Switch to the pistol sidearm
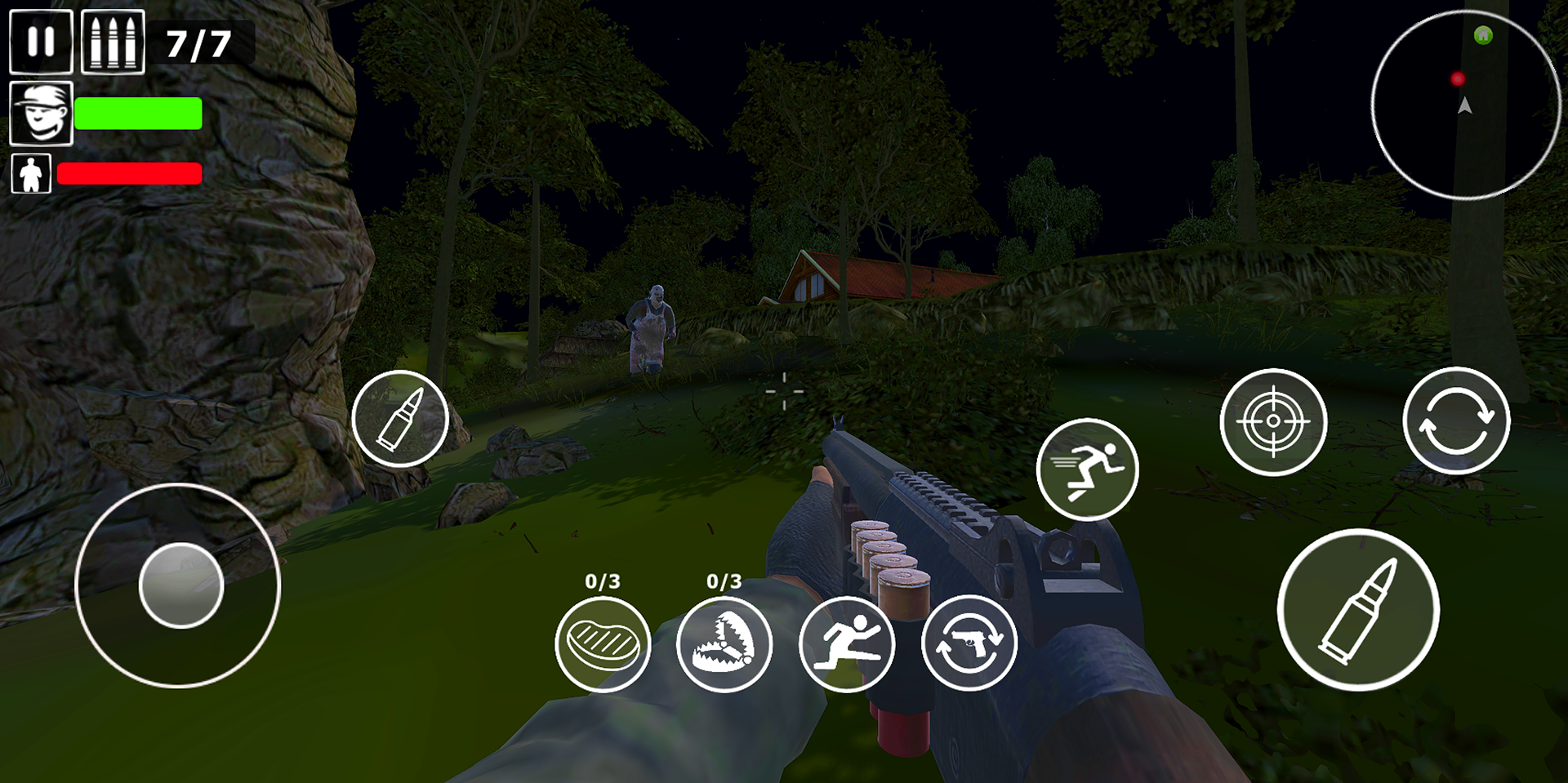The height and width of the screenshot is (783, 1568). coord(969,643)
